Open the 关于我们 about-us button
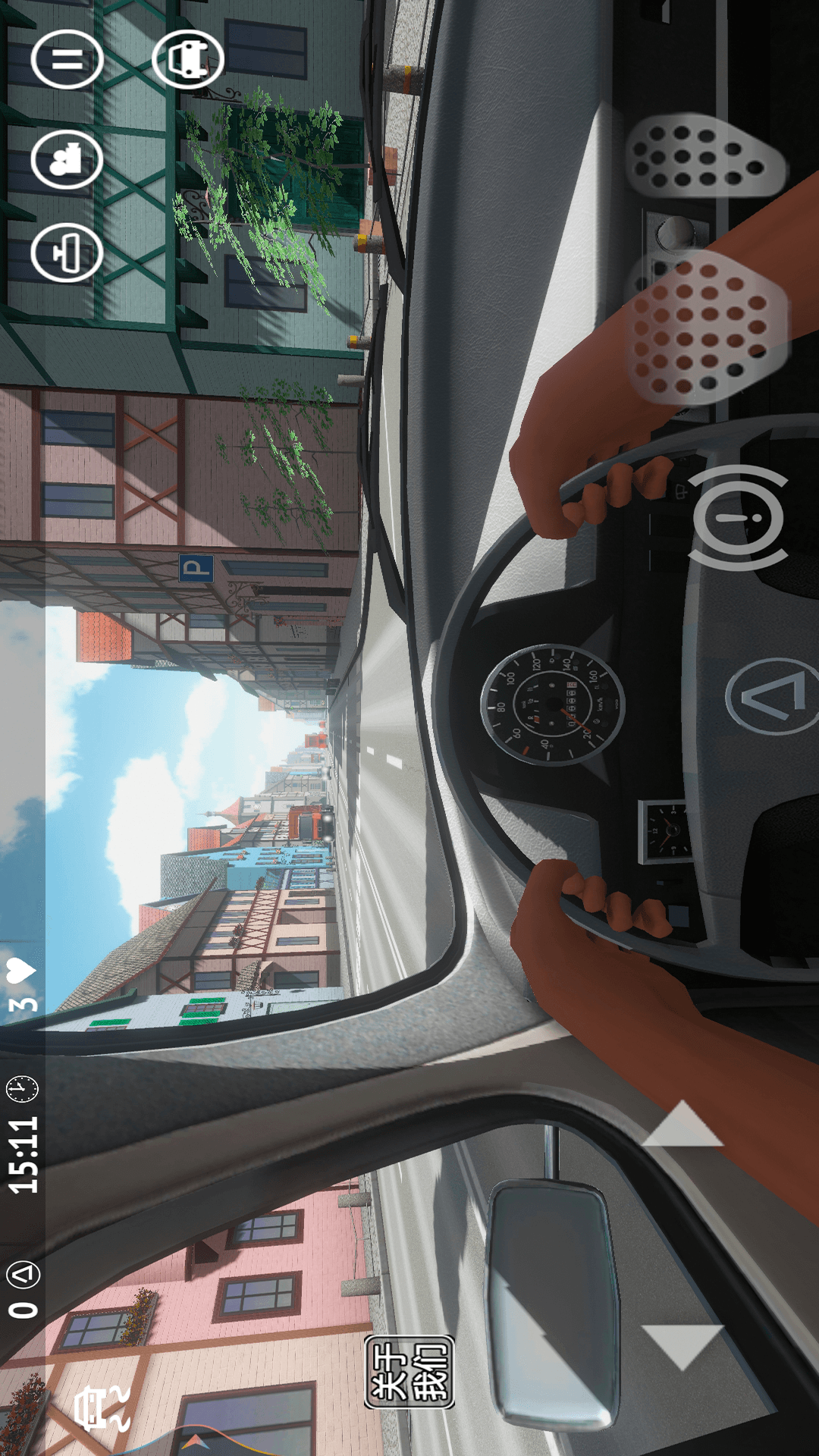This screenshot has width=819, height=1456. (409, 1371)
